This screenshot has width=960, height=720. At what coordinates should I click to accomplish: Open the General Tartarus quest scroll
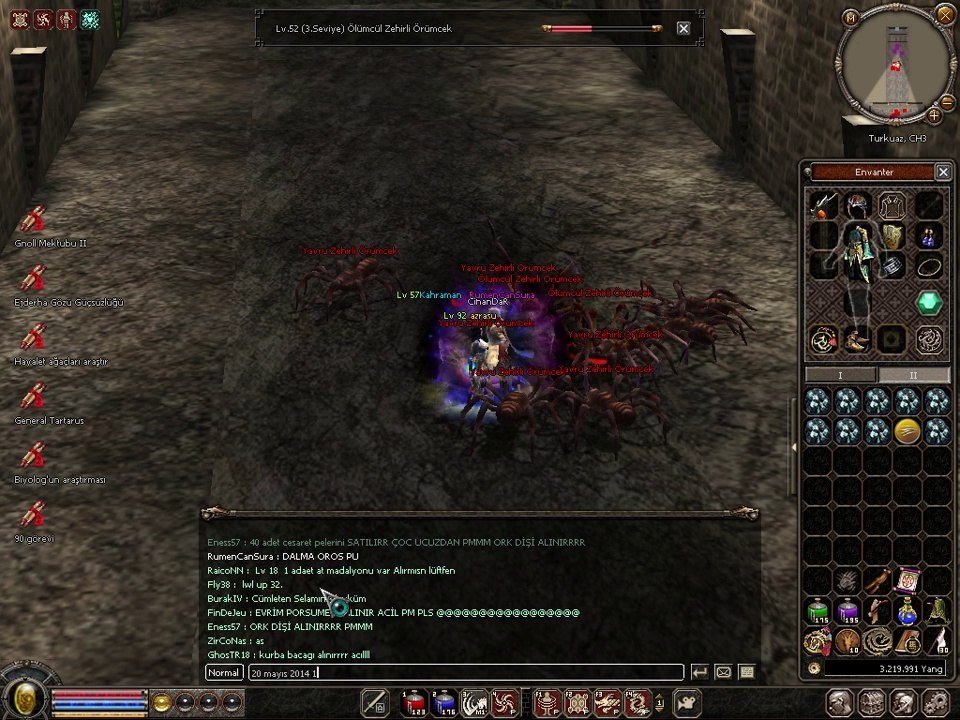(x=34, y=397)
